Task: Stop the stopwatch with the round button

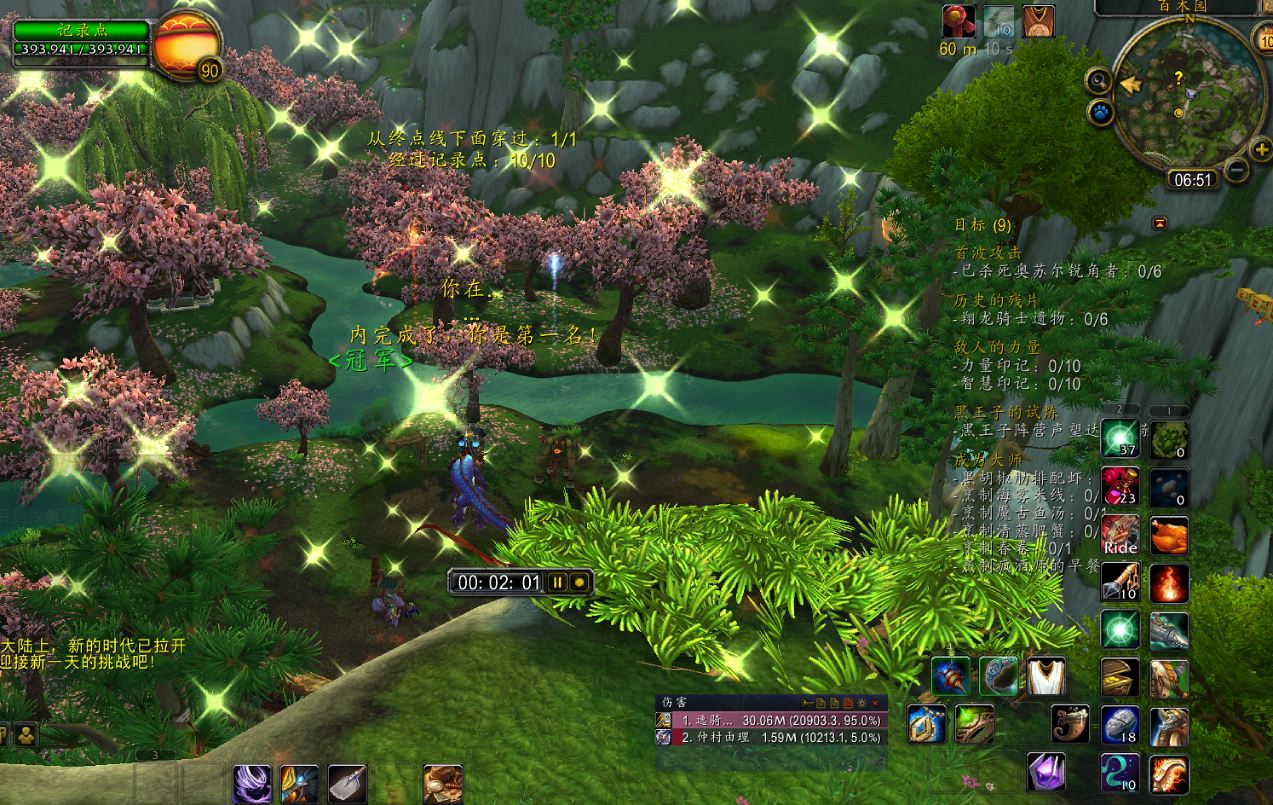Action: coord(578,582)
